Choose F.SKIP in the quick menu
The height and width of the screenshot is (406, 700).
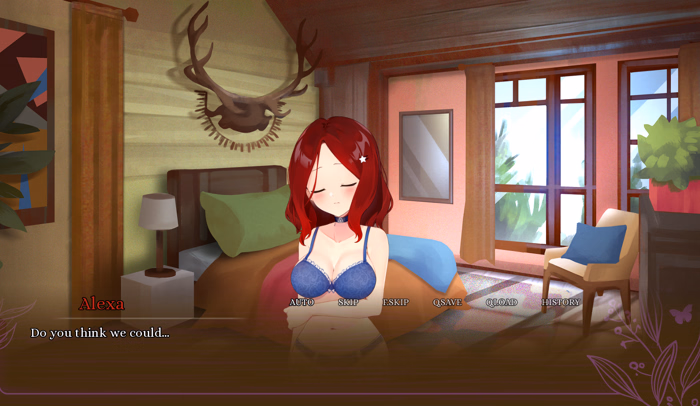pyautogui.click(x=396, y=302)
